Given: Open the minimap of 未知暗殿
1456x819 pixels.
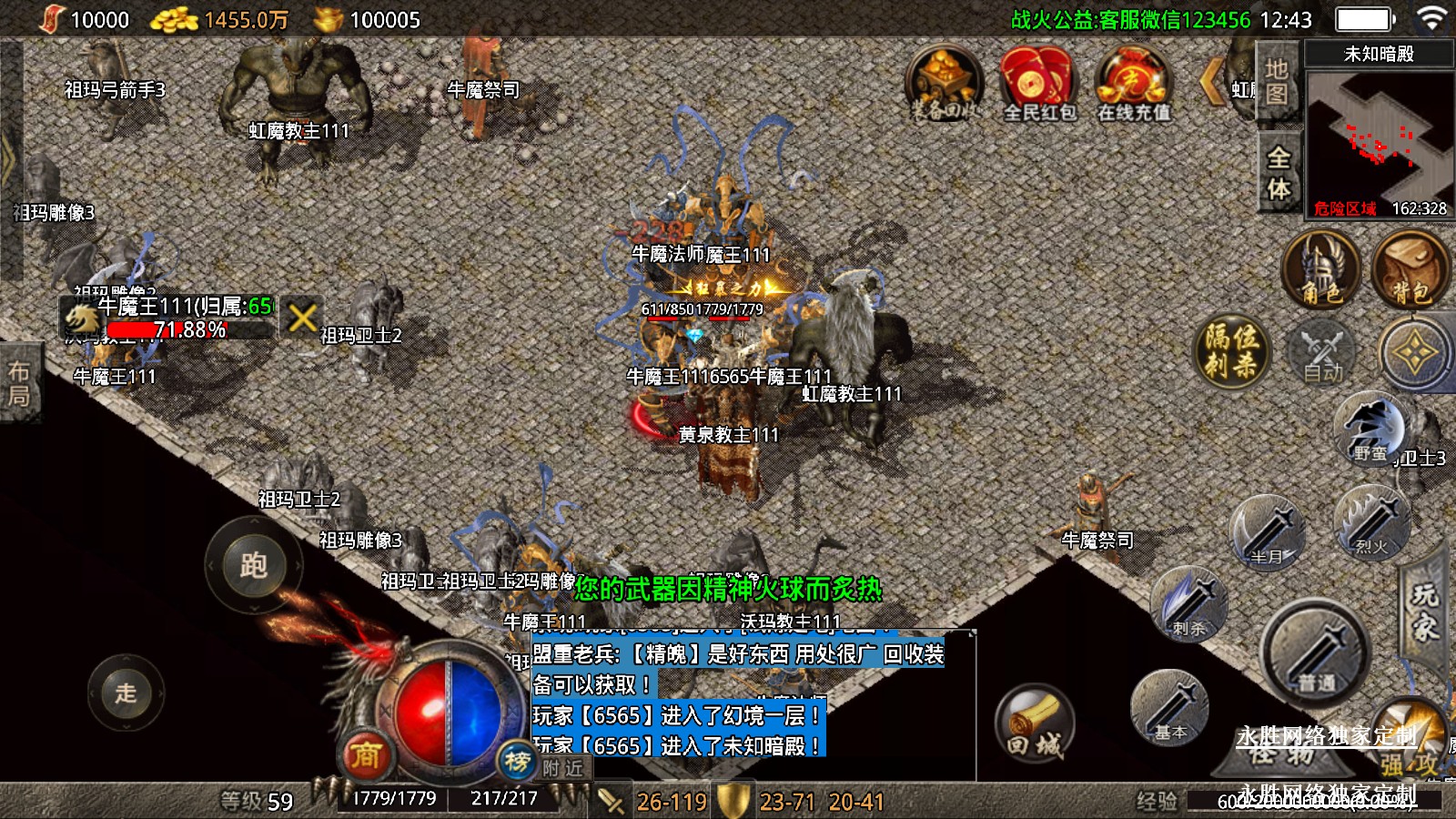Looking at the screenshot, I should [1378, 136].
